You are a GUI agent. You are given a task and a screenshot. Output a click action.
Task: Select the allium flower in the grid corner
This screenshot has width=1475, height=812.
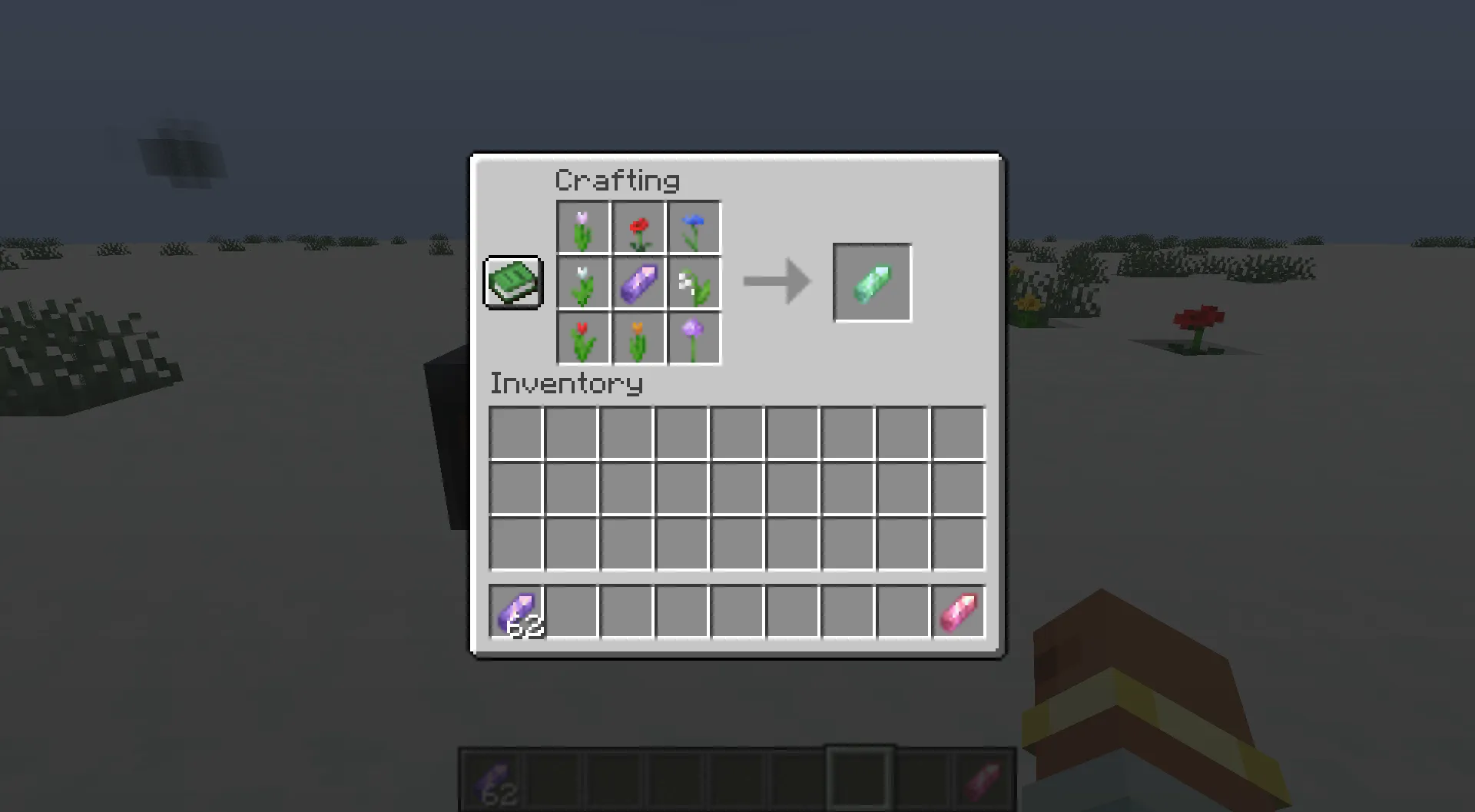(694, 339)
